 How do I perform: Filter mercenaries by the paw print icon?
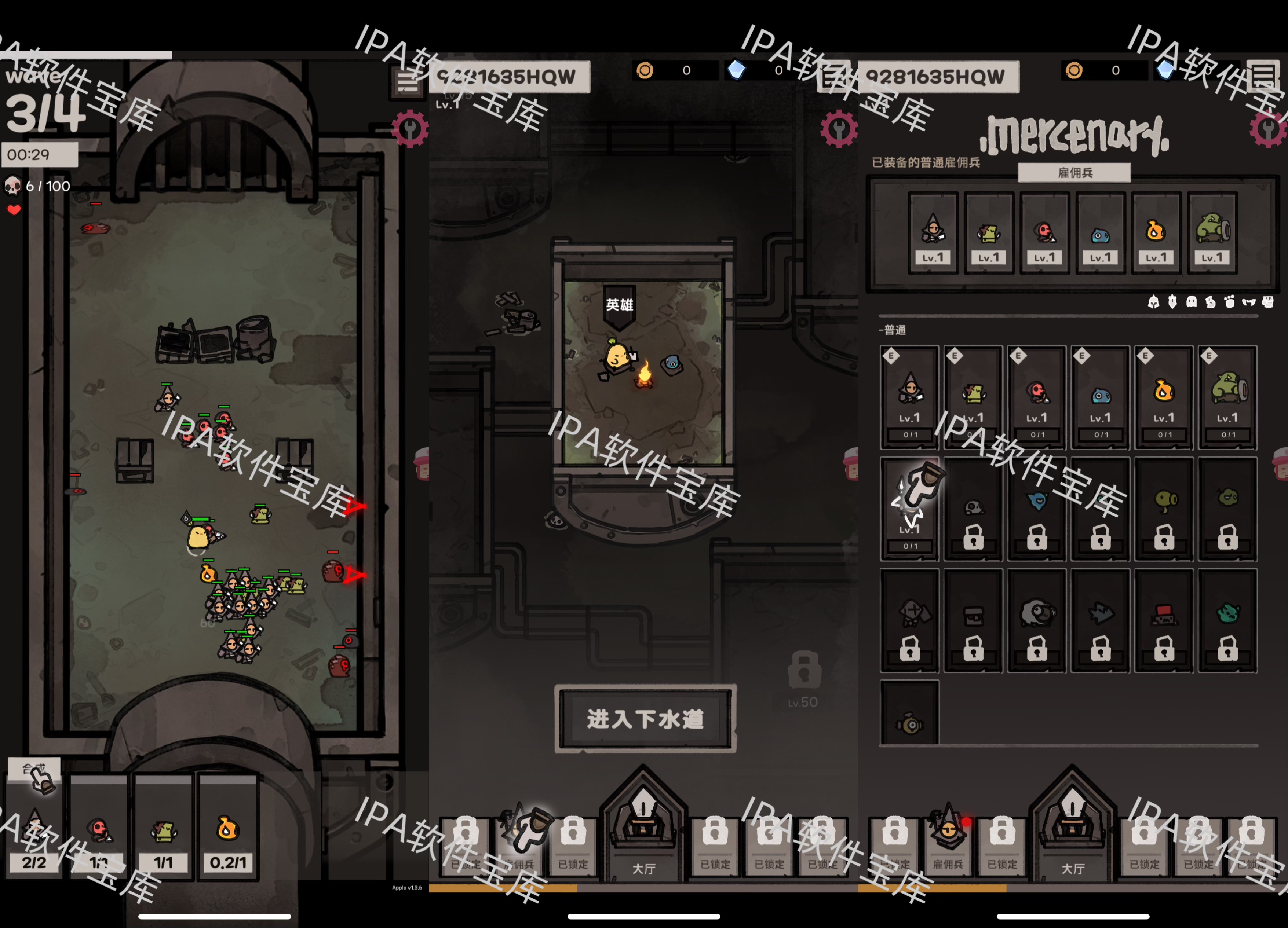(1230, 302)
